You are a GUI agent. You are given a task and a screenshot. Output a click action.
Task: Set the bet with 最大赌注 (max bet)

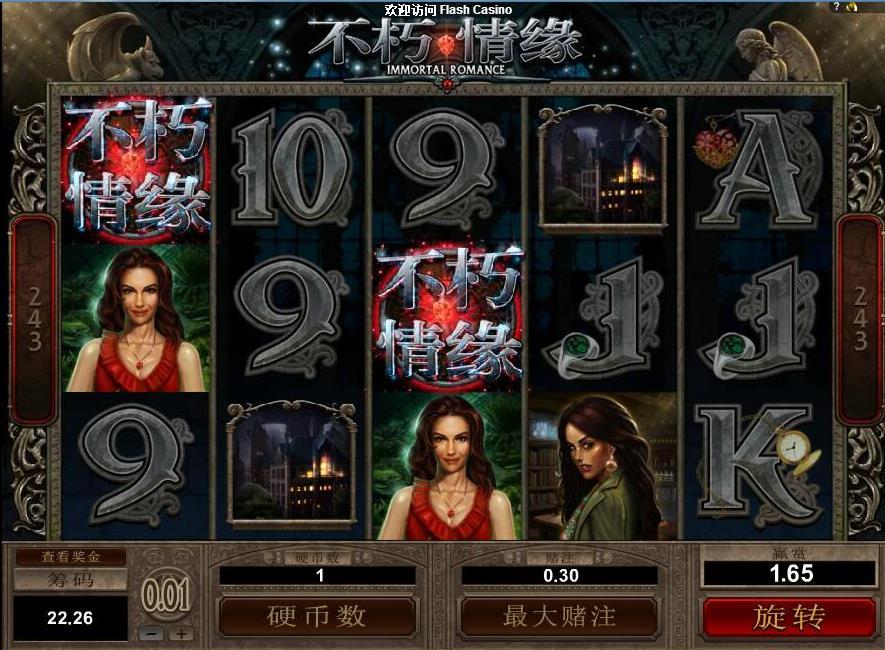(559, 617)
